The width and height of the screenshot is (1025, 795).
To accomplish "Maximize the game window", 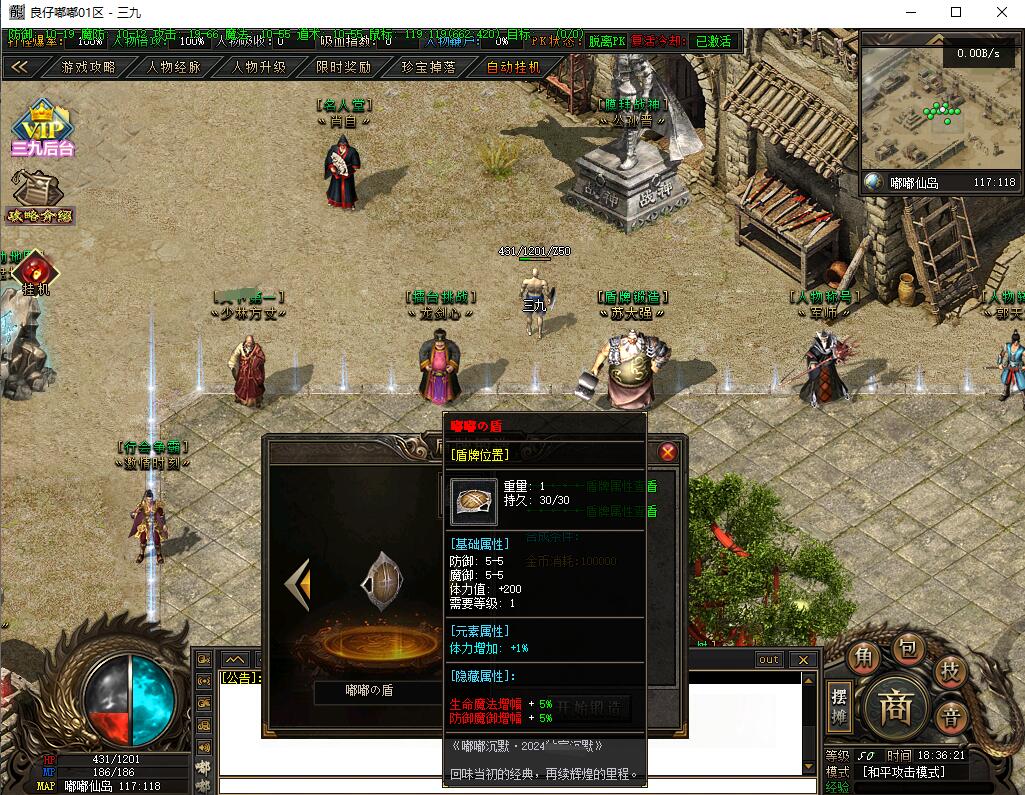I will tap(956, 12).
